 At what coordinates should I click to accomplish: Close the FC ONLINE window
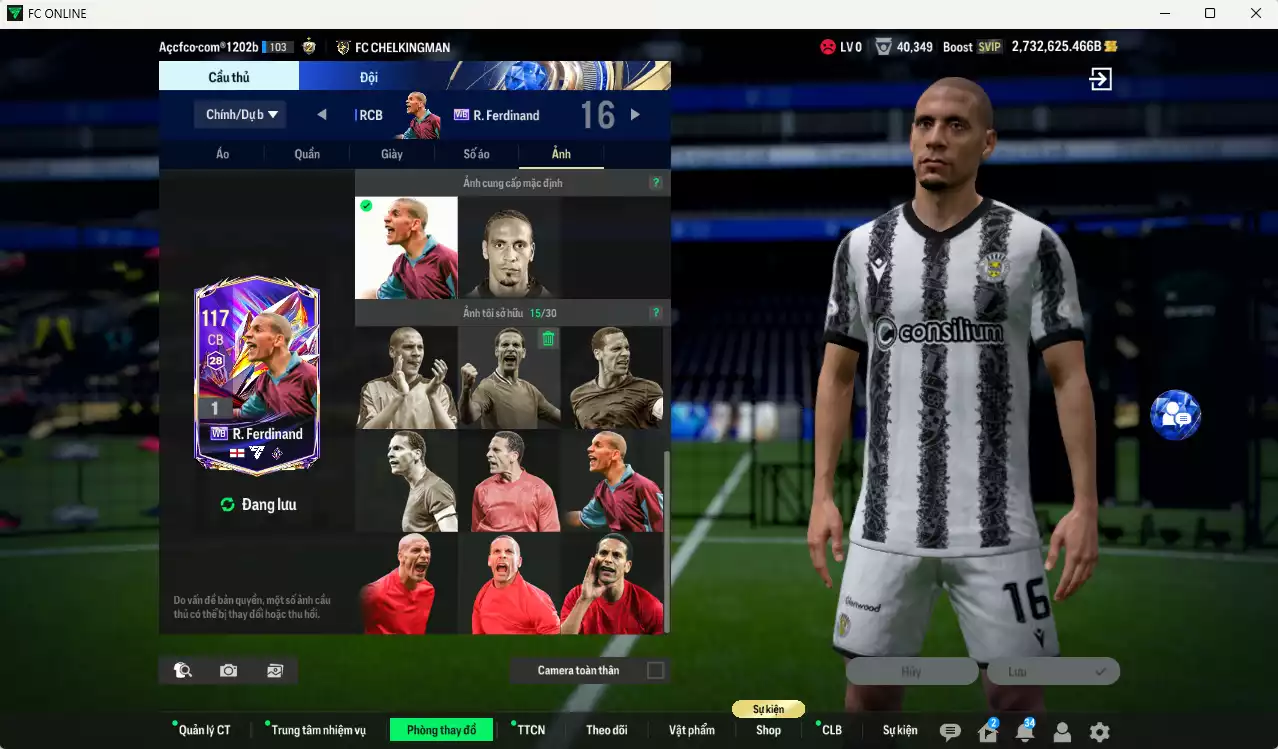(1255, 13)
